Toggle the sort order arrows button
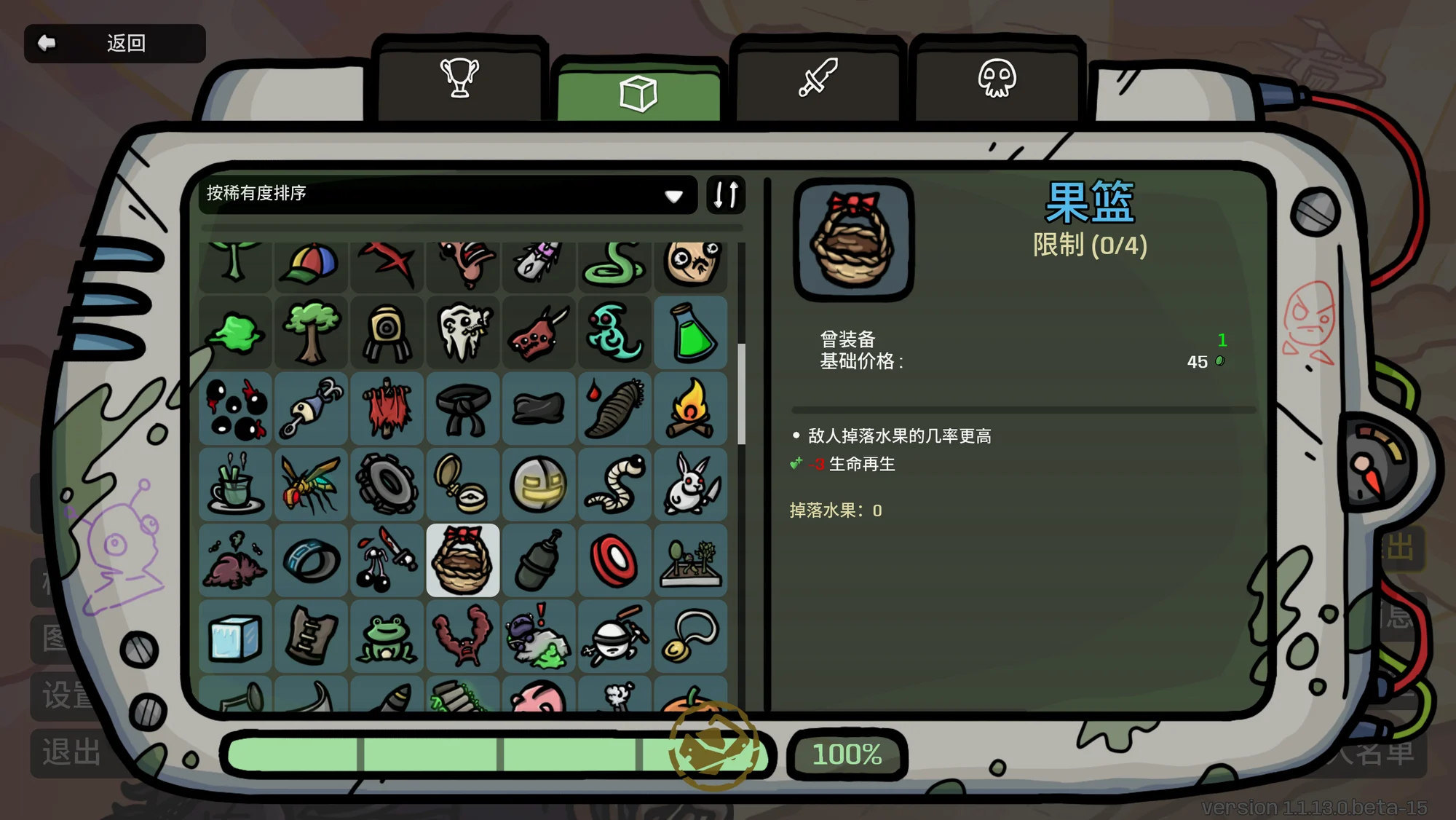Image resolution: width=1456 pixels, height=820 pixels. [726, 194]
